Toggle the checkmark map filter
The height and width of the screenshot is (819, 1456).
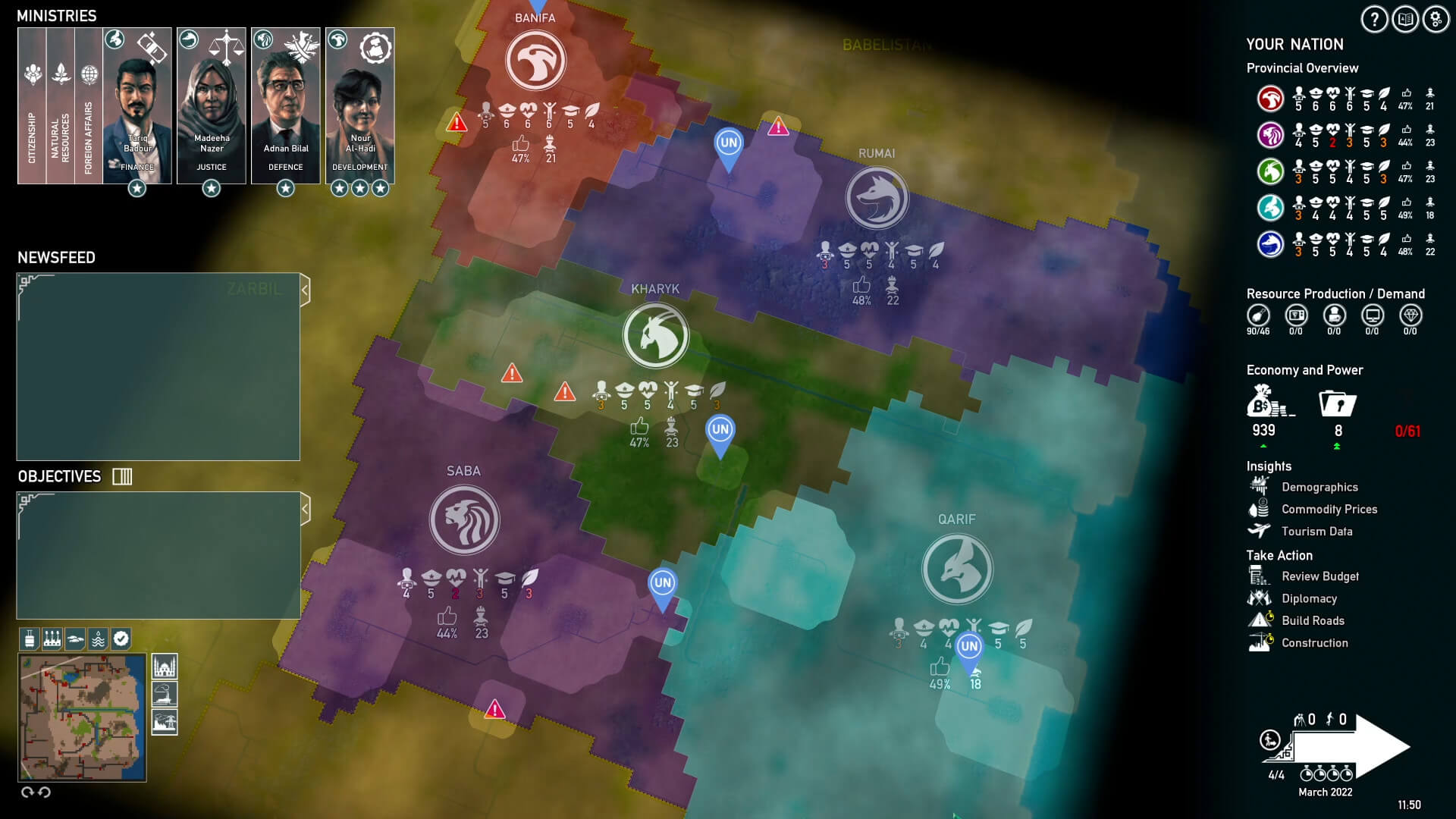click(x=121, y=639)
